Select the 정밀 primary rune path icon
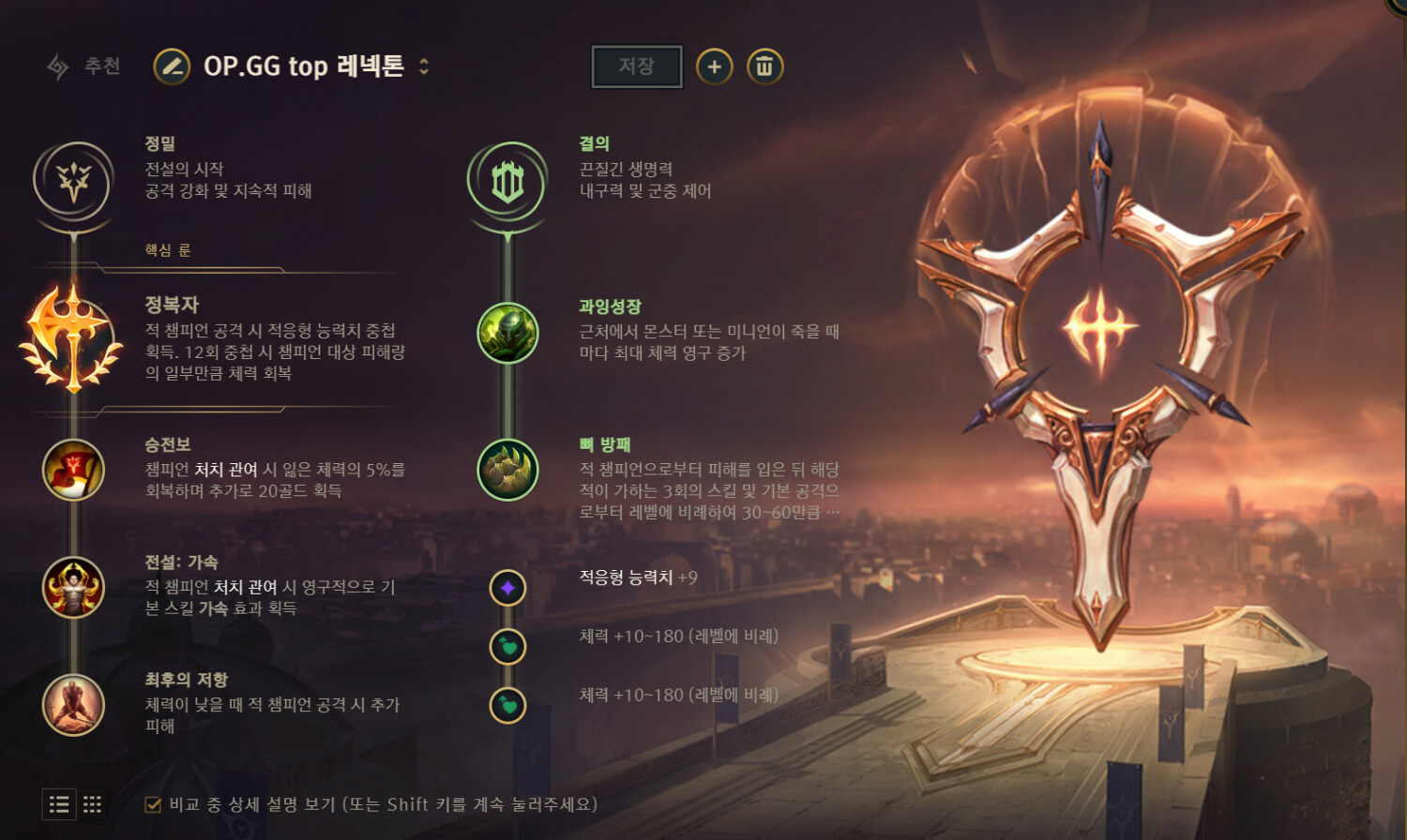Screen dimensions: 1407x840 tap(73, 182)
